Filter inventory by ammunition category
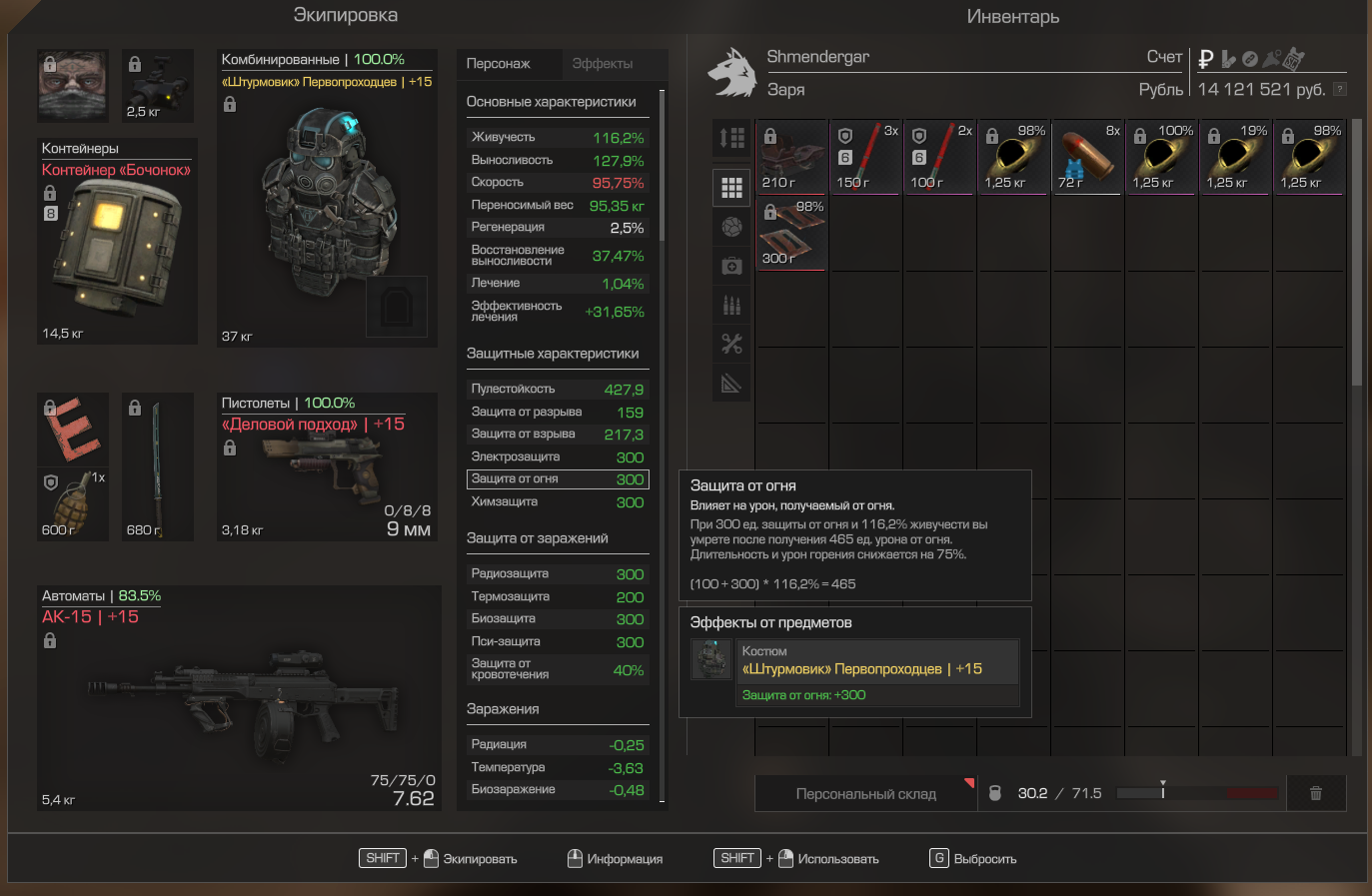This screenshot has width=1372, height=896. click(x=731, y=305)
